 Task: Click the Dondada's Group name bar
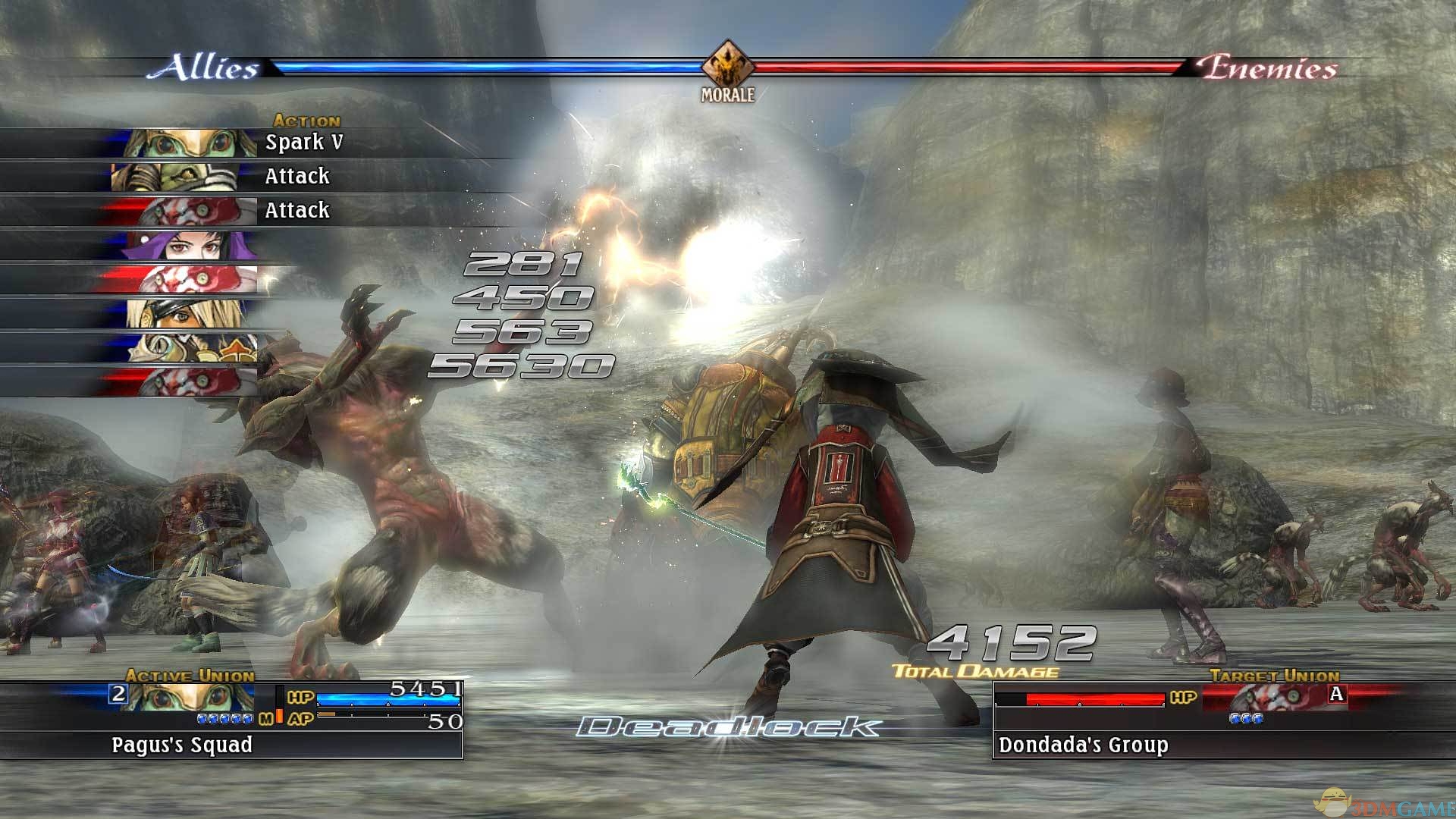pos(1084,745)
